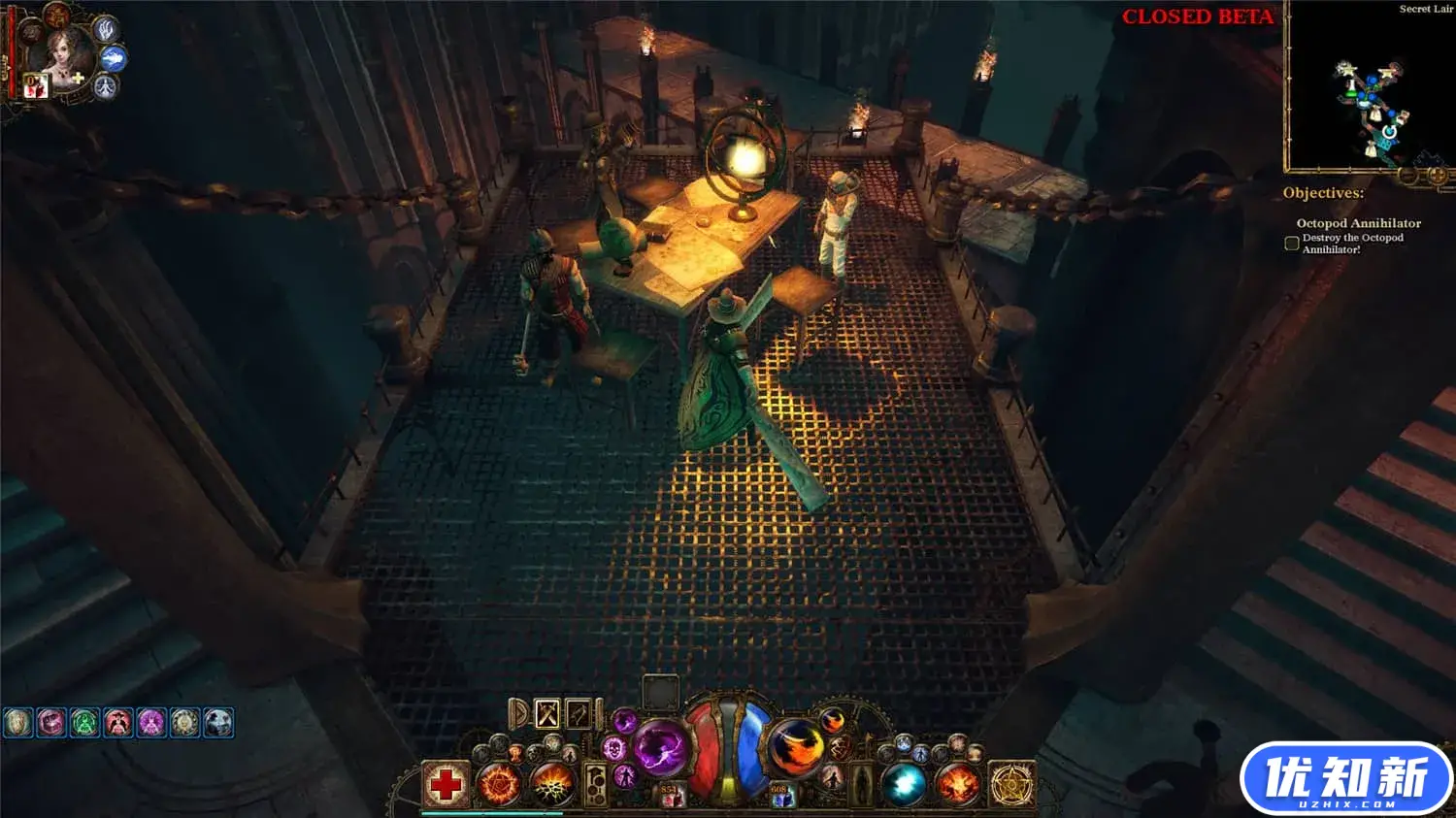Screen dimensions: 1456x818
Task: Toggle the green aura buff in the bottom-left row
Action: click(83, 722)
